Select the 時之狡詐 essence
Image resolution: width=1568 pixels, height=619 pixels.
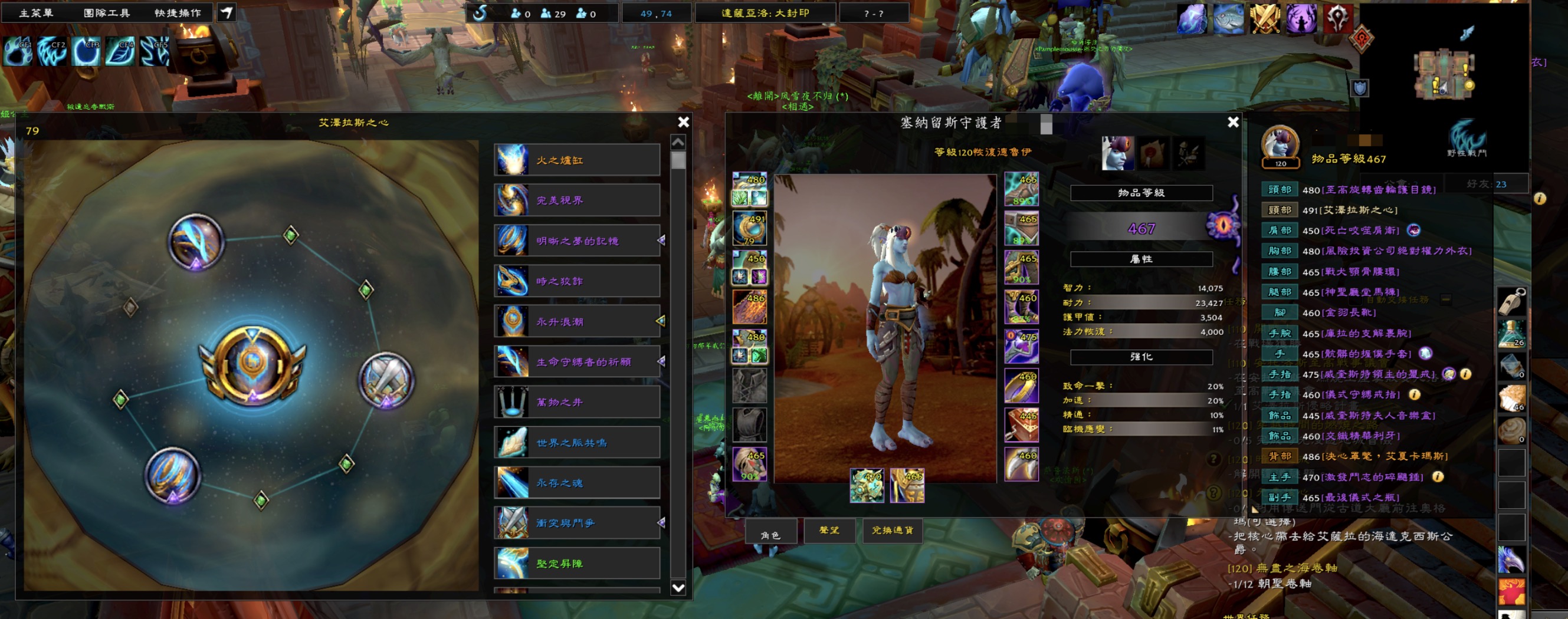[x=577, y=281]
